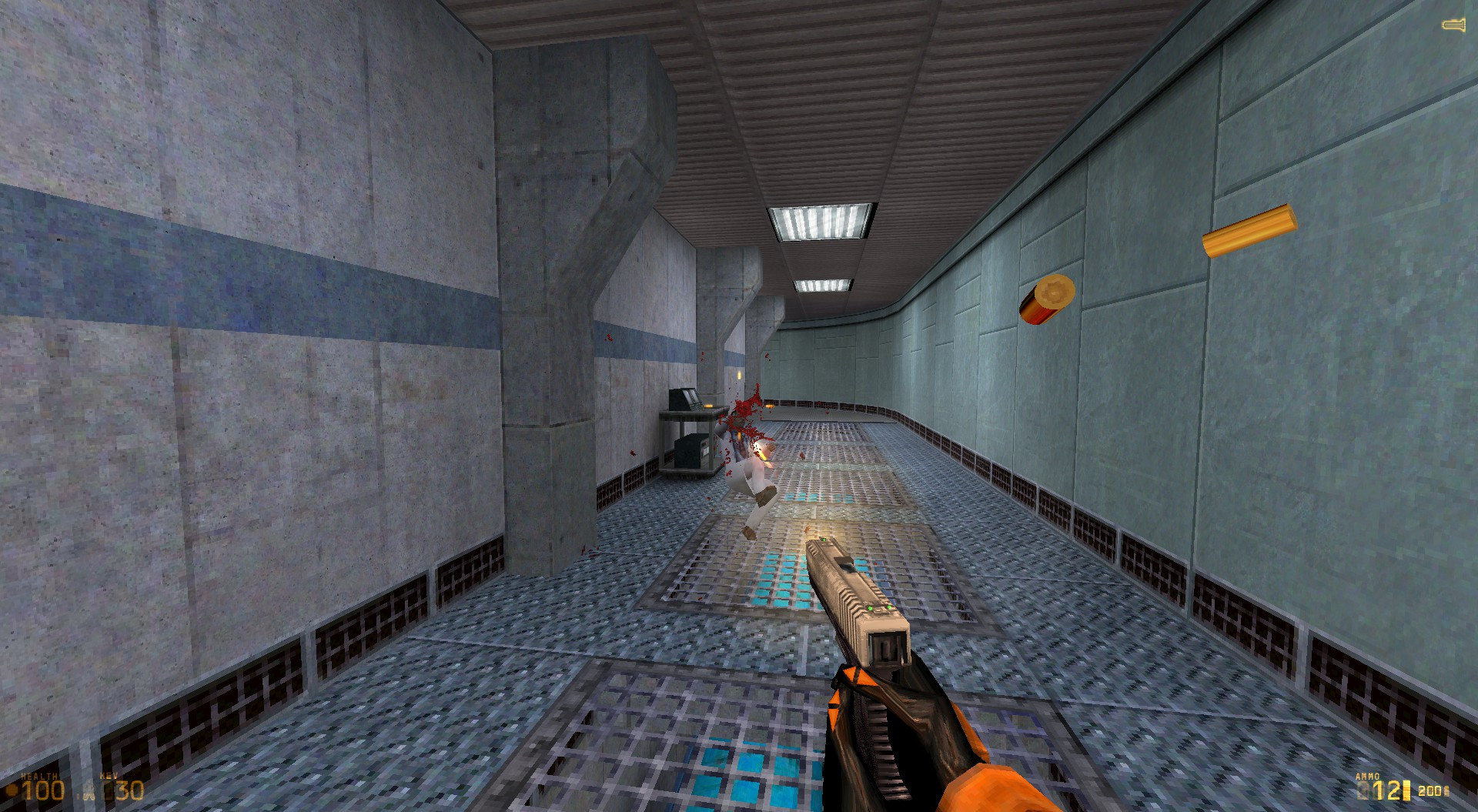Screen dimensions: 1478x812
Task: Select the HEV suit icon next to 30
Action: (x=89, y=790)
